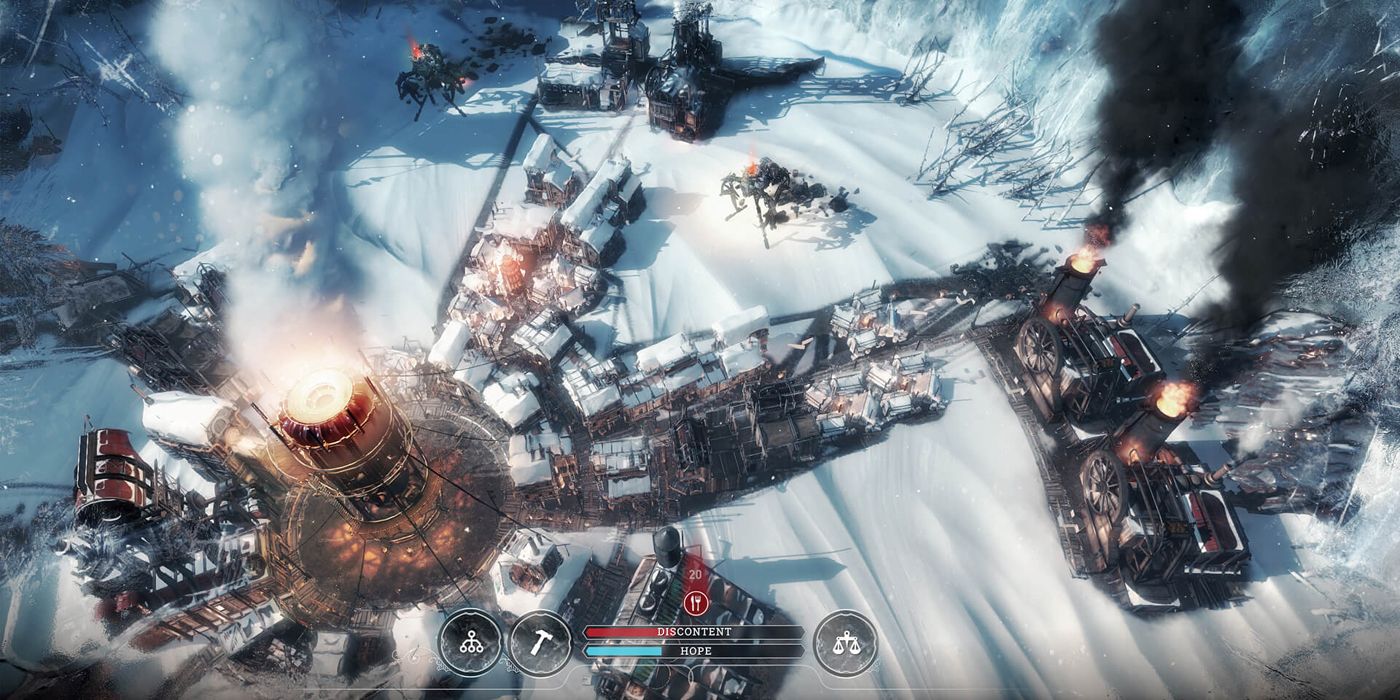Open the technology tree button
The width and height of the screenshot is (1400, 700).
coord(470,642)
